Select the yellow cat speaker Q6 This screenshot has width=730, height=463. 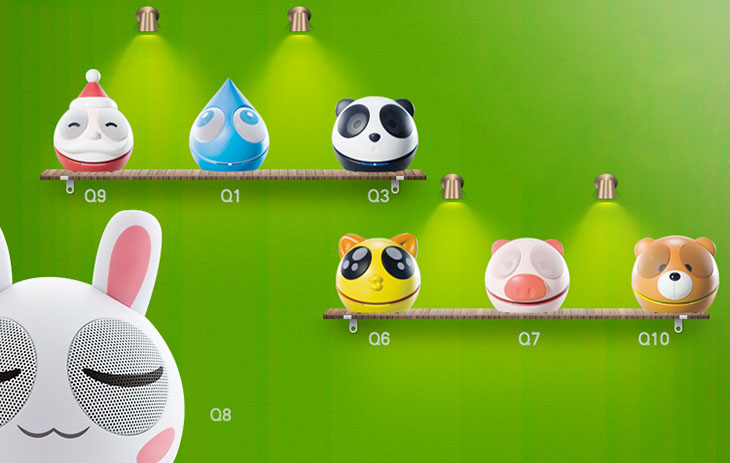click(x=378, y=274)
